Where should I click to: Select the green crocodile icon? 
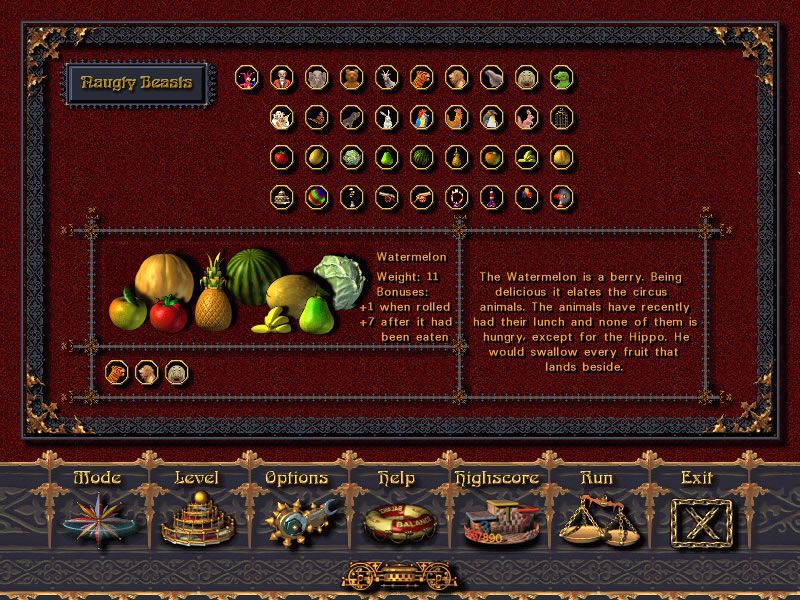tap(562, 78)
